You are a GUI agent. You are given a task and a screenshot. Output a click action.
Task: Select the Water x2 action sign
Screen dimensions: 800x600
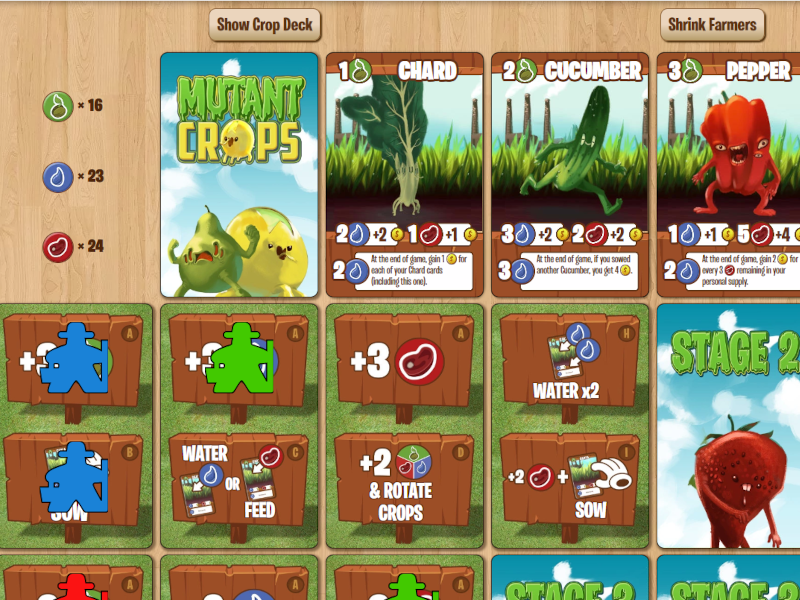click(x=570, y=361)
